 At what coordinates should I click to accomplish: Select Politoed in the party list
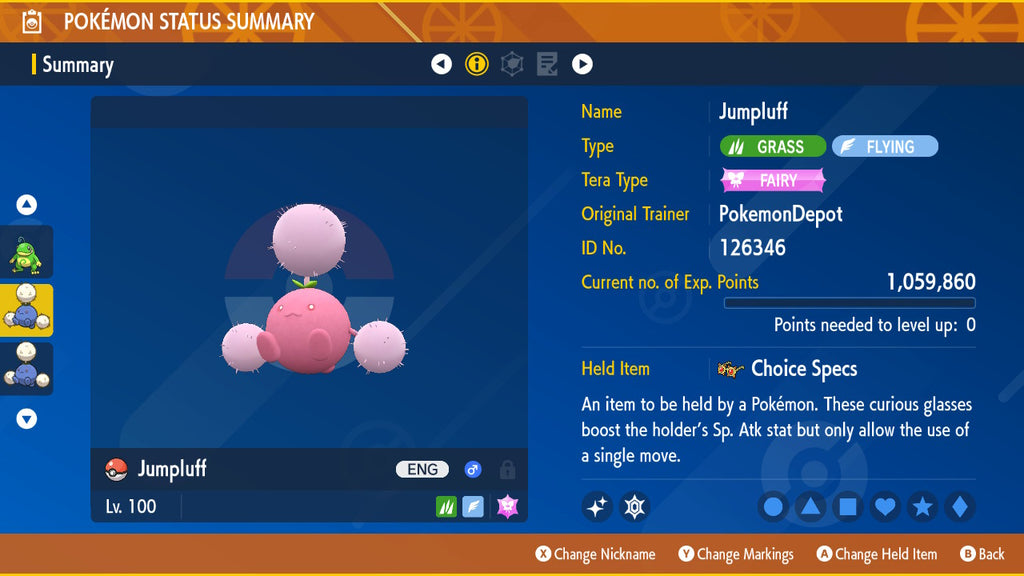coord(27,252)
